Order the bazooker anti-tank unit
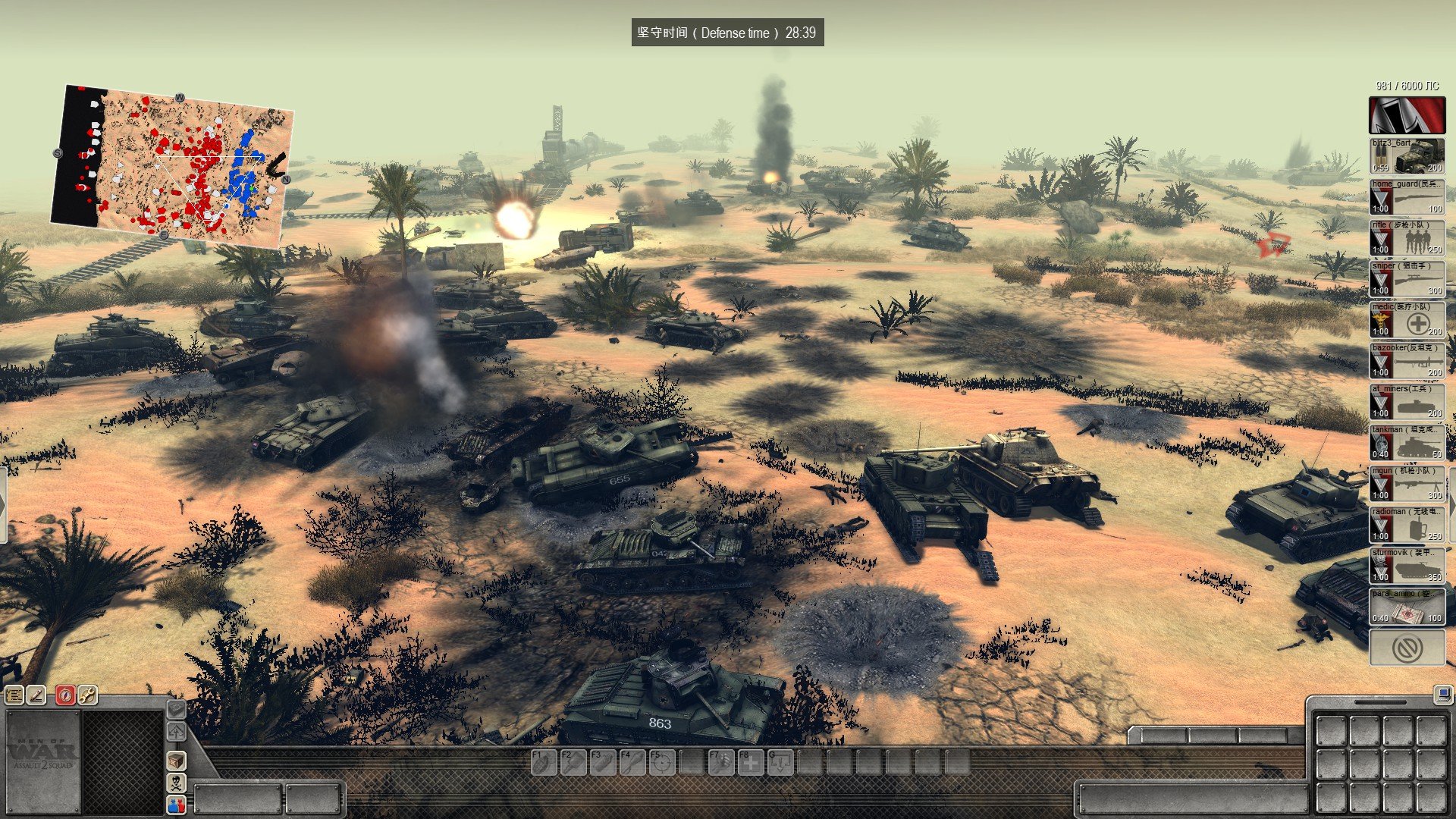This screenshot has width=1456, height=819. pyautogui.click(x=1407, y=360)
